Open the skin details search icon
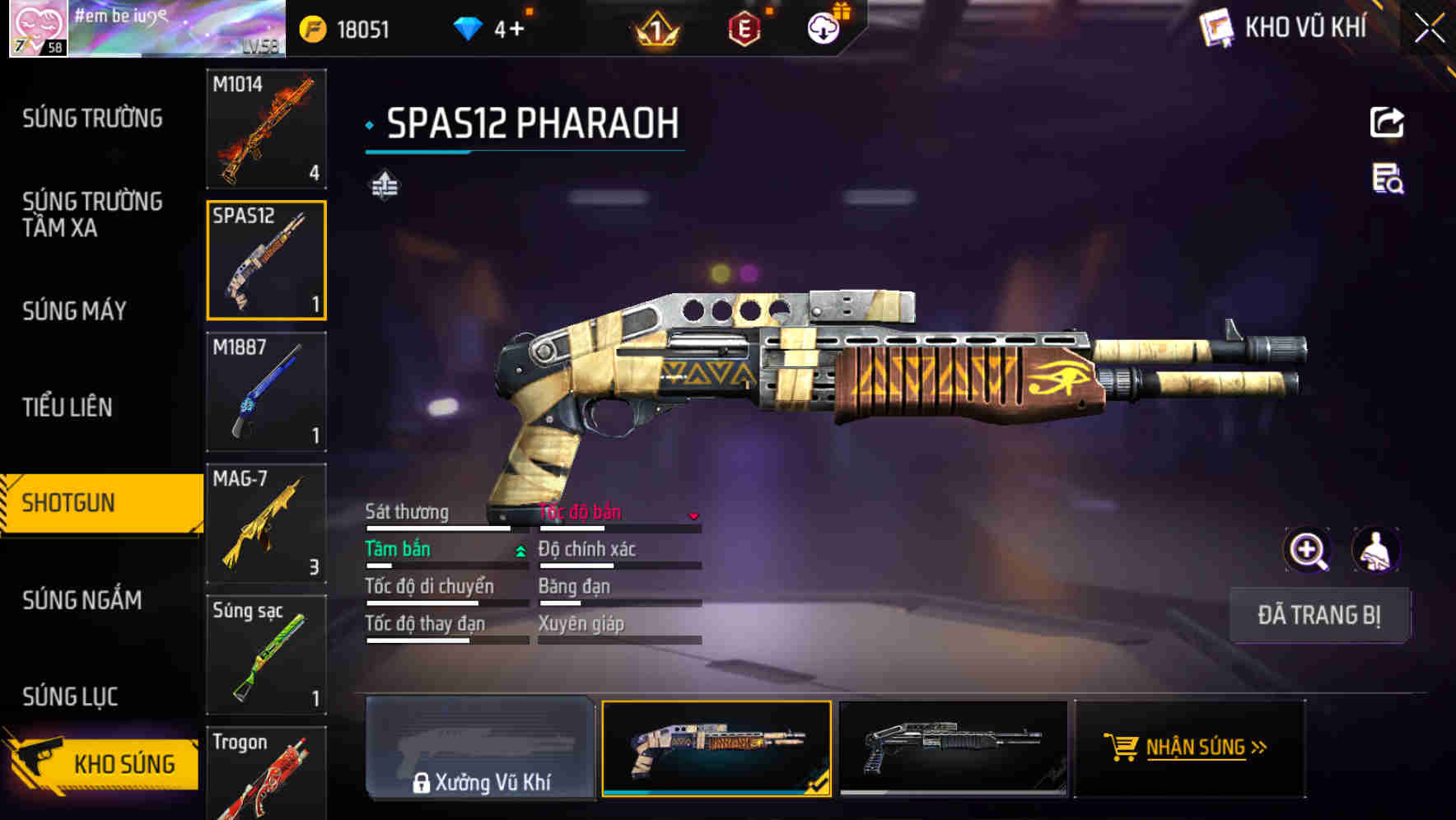1456x820 pixels. [1388, 179]
